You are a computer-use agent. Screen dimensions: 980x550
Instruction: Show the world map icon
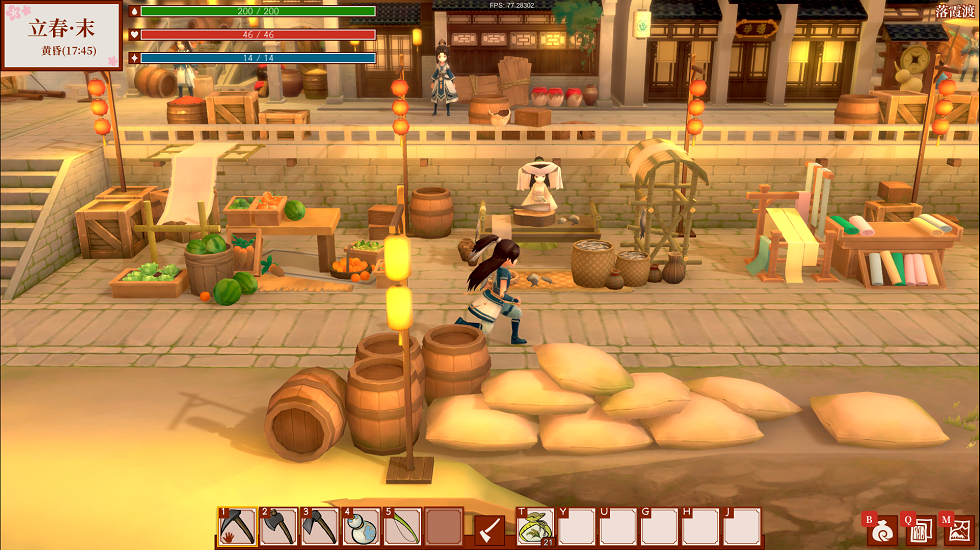(957, 530)
